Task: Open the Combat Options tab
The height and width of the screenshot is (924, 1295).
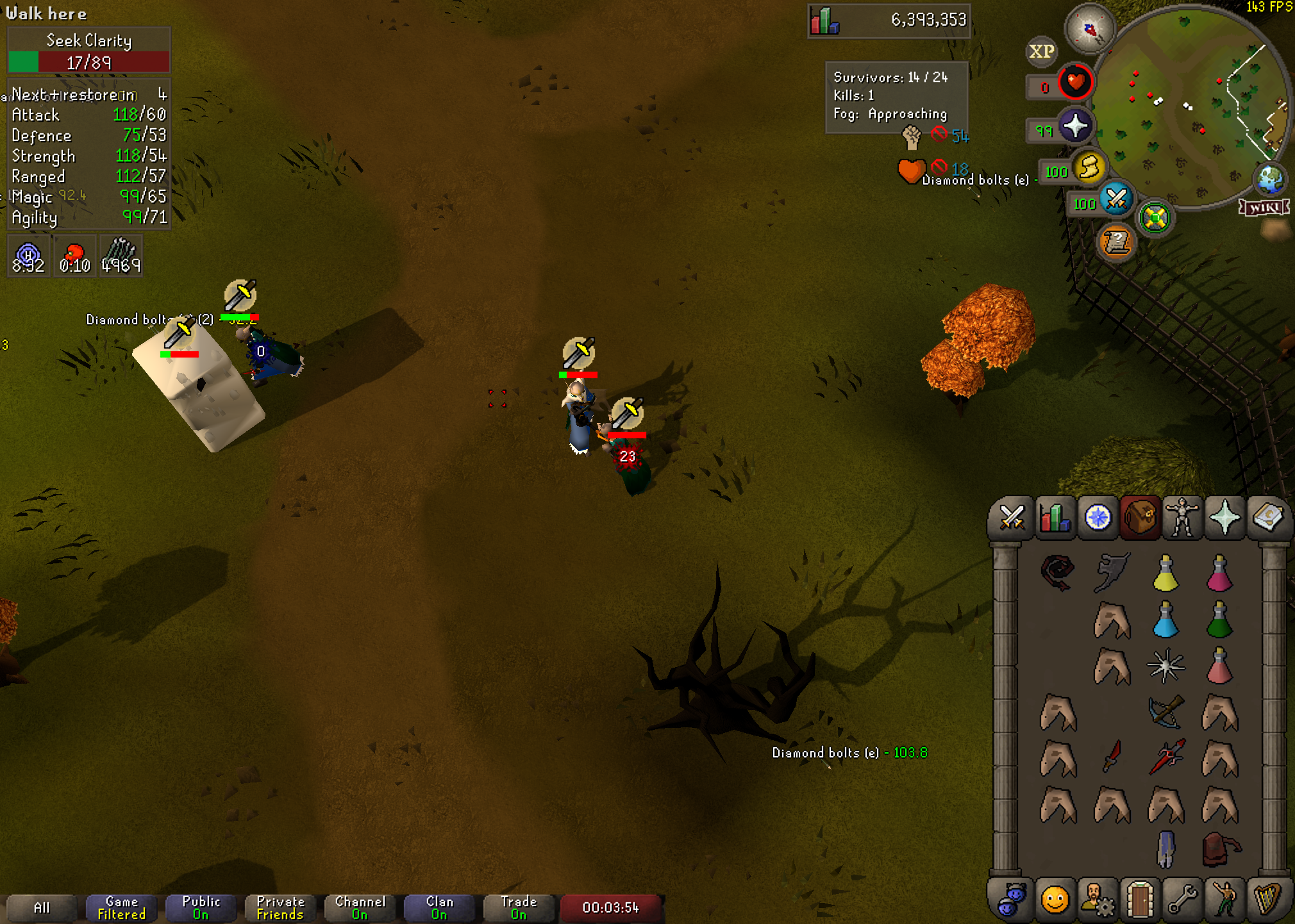Action: pyautogui.click(x=1012, y=517)
